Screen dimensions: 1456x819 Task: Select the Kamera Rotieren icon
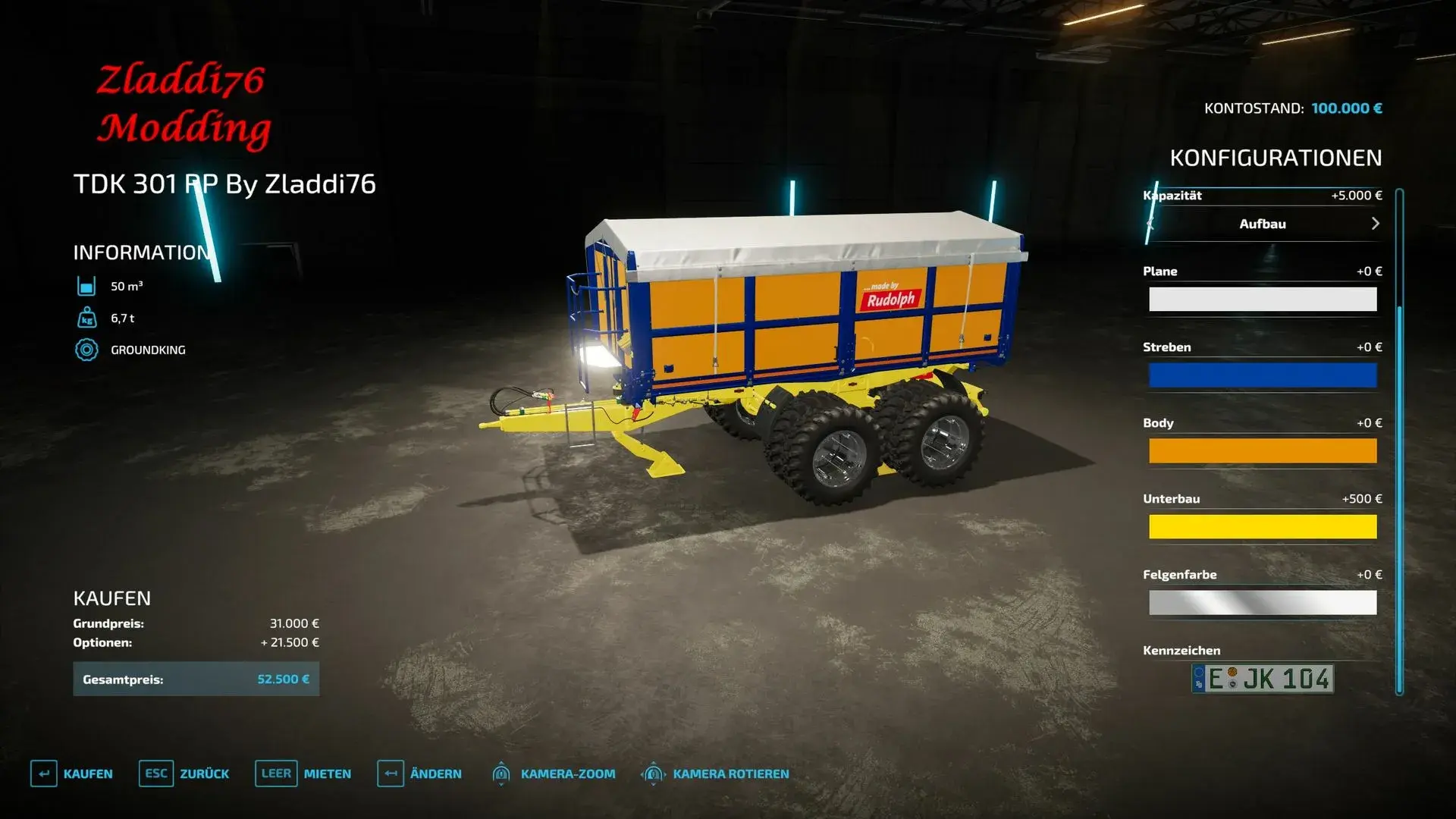tap(654, 773)
